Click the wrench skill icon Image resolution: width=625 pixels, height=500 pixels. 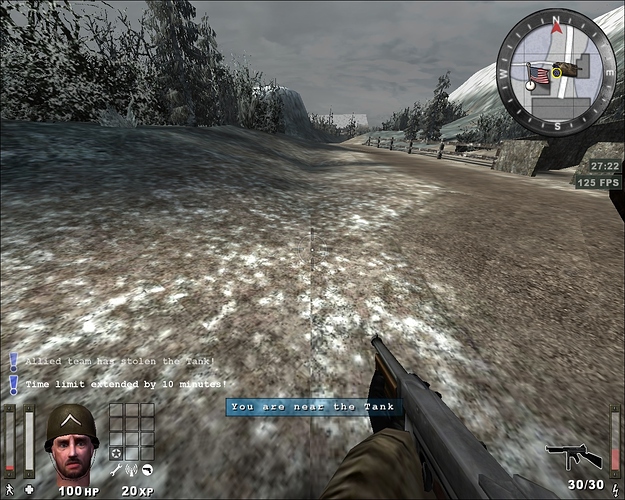(116, 470)
